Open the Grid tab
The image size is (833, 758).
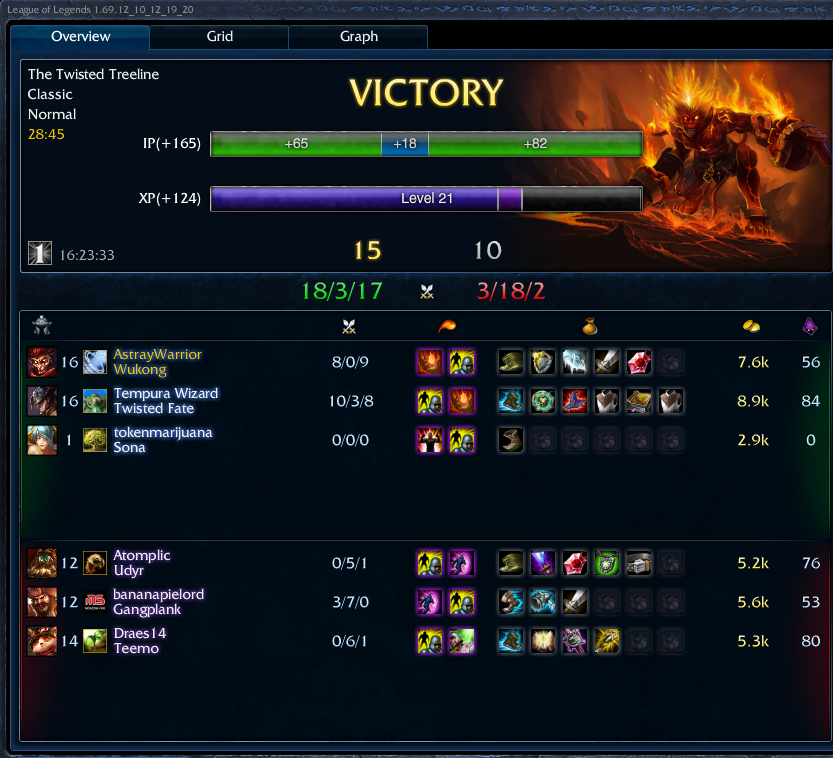[x=220, y=37]
